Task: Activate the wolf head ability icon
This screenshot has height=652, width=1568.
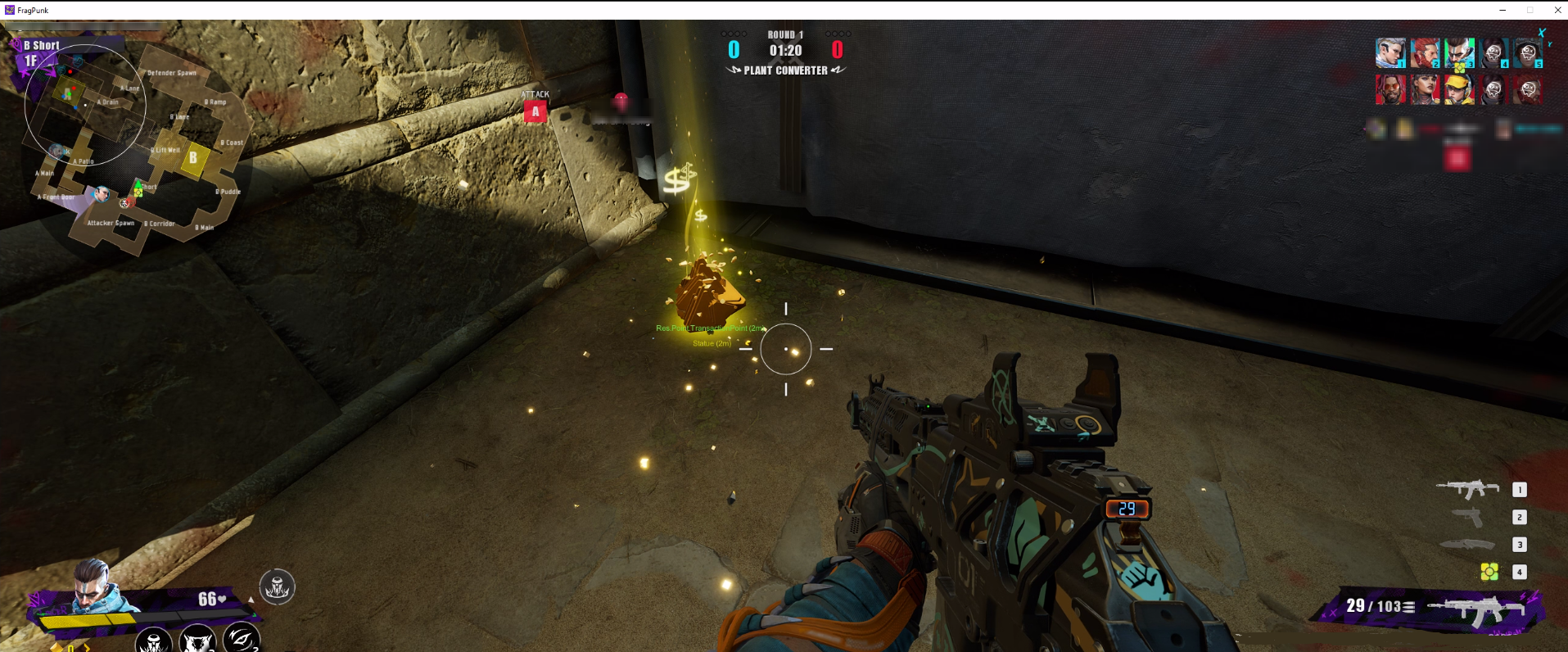Action: click(x=197, y=640)
